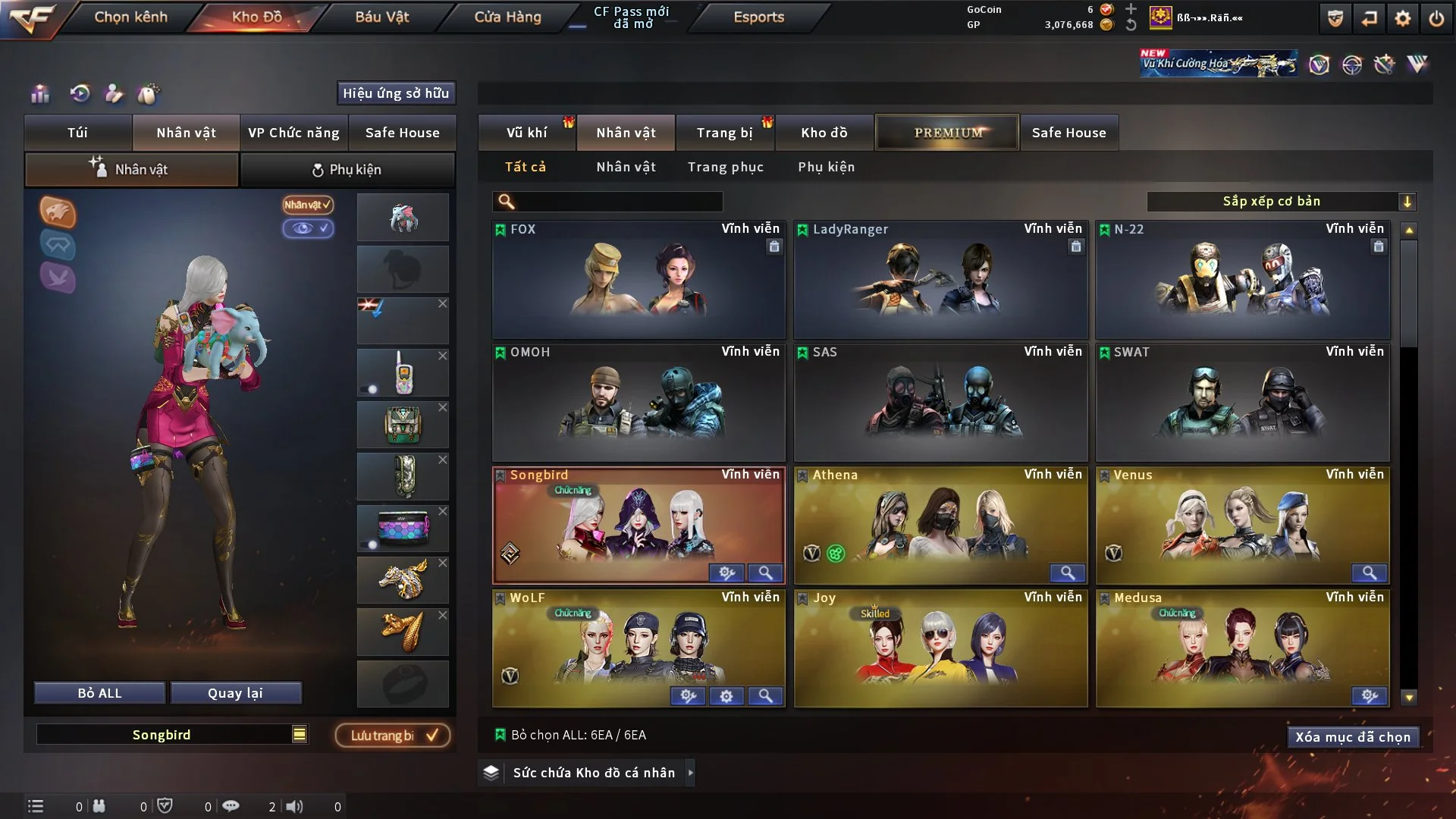Screen dimensions: 1456x819
Task: Open the Sắp xếp cơ bản sort dropdown
Action: coord(1281,201)
